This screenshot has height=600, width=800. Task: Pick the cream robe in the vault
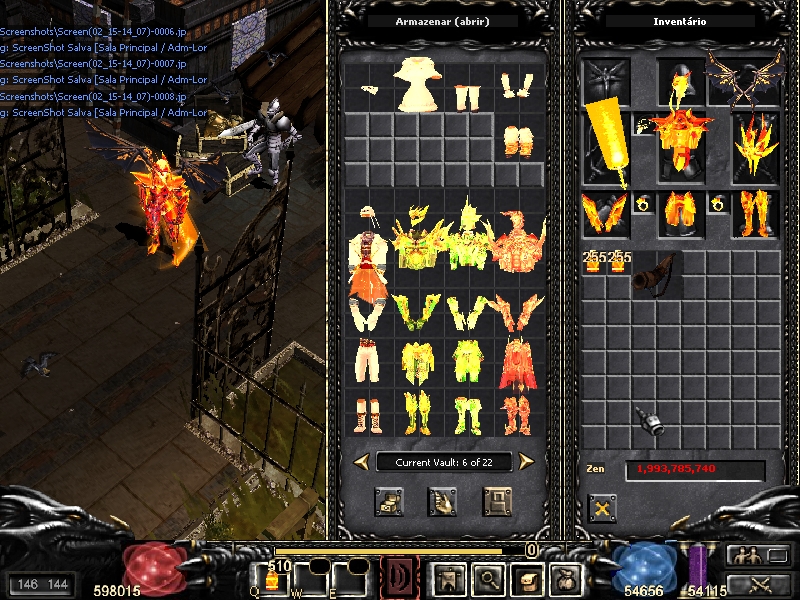point(416,84)
